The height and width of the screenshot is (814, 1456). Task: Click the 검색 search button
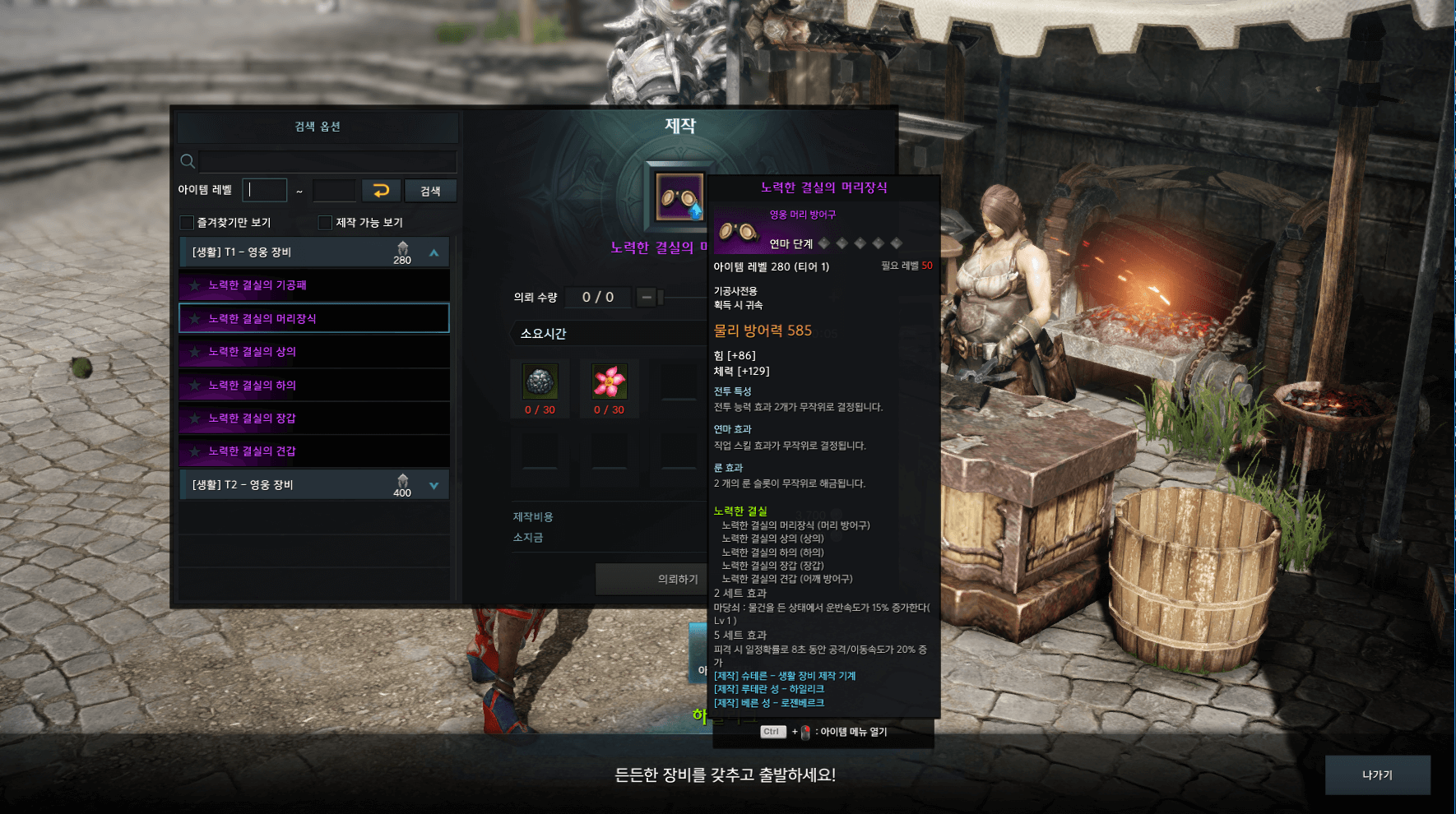click(x=430, y=191)
